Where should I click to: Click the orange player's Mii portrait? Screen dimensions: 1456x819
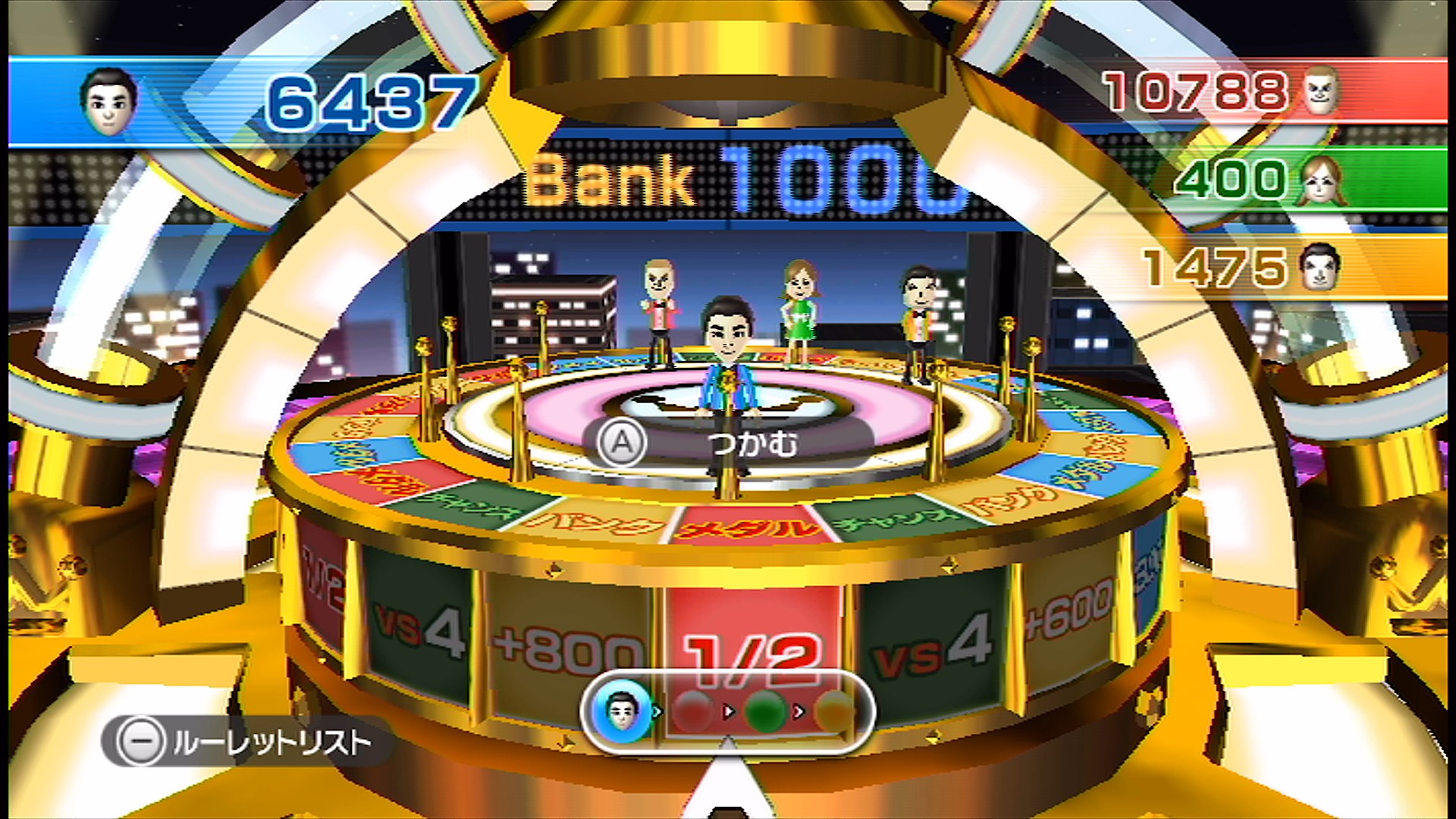point(1319,267)
